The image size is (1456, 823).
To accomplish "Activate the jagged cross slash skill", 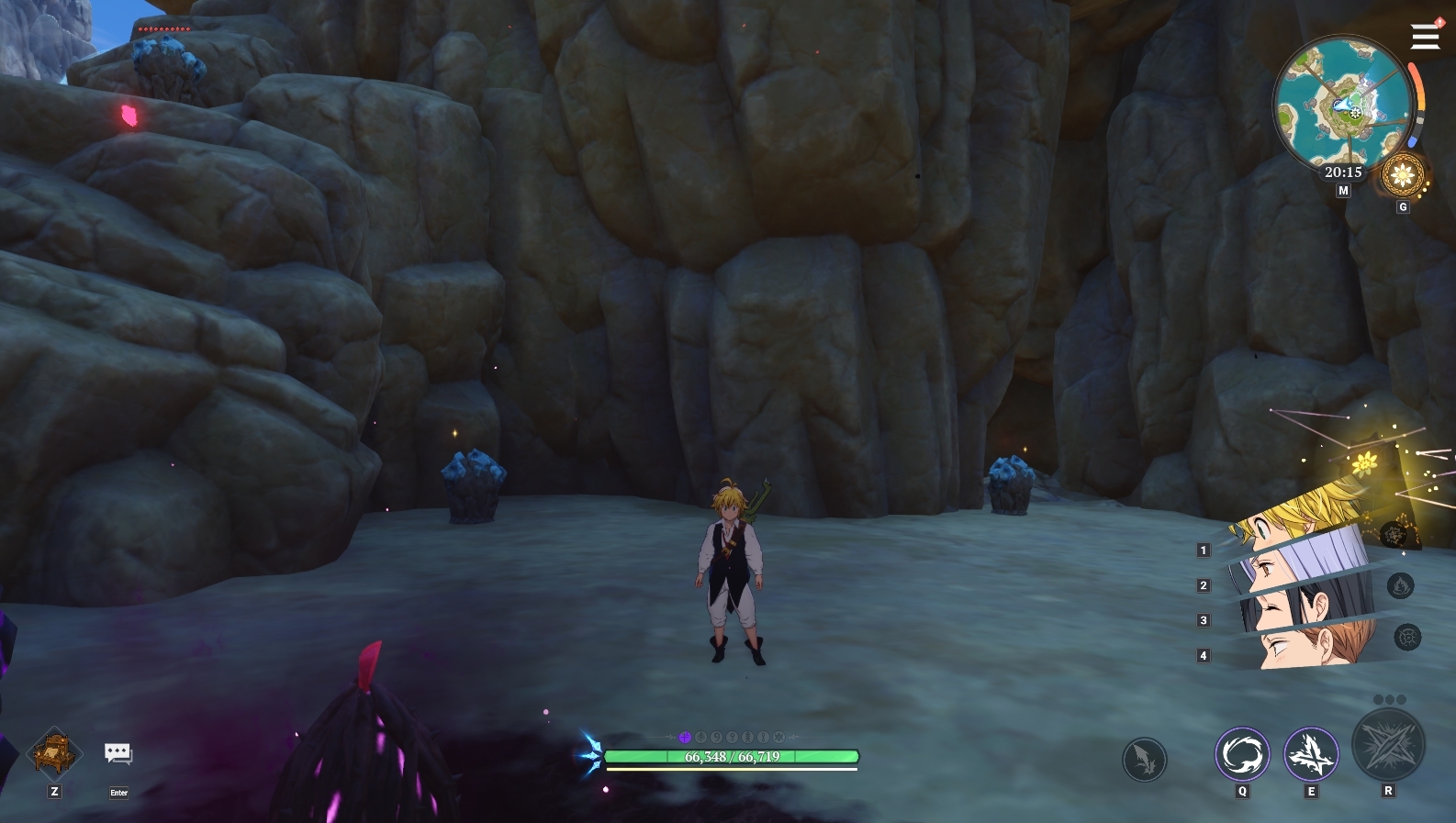I will pos(1311,754).
